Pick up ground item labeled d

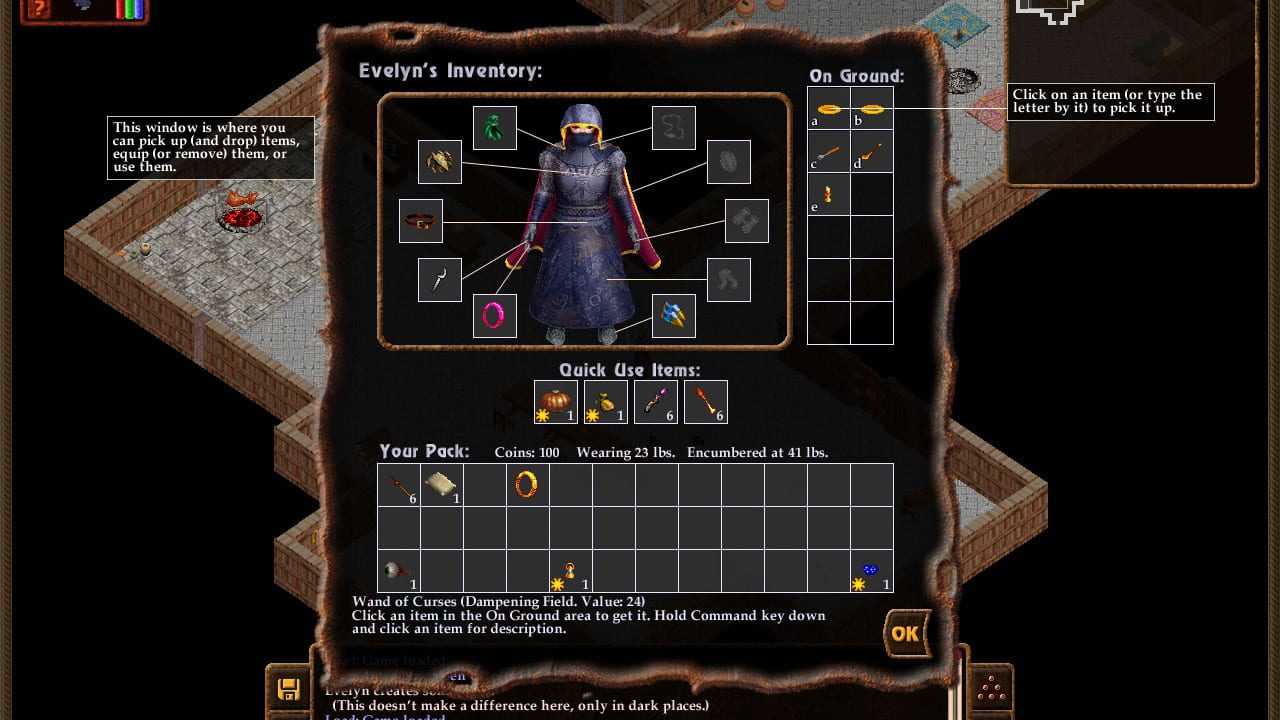point(871,152)
